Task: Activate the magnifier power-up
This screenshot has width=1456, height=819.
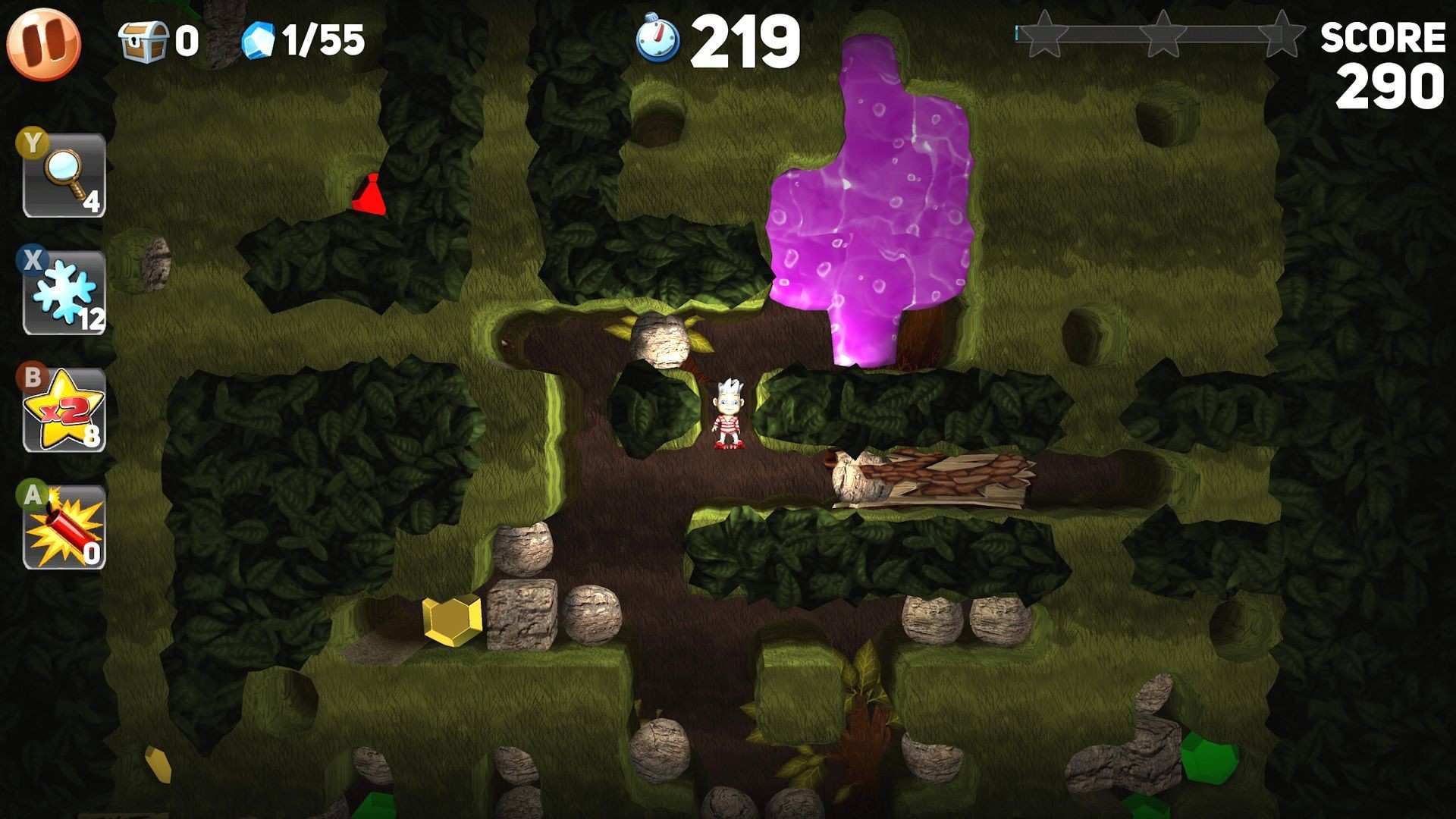Action: [x=64, y=174]
